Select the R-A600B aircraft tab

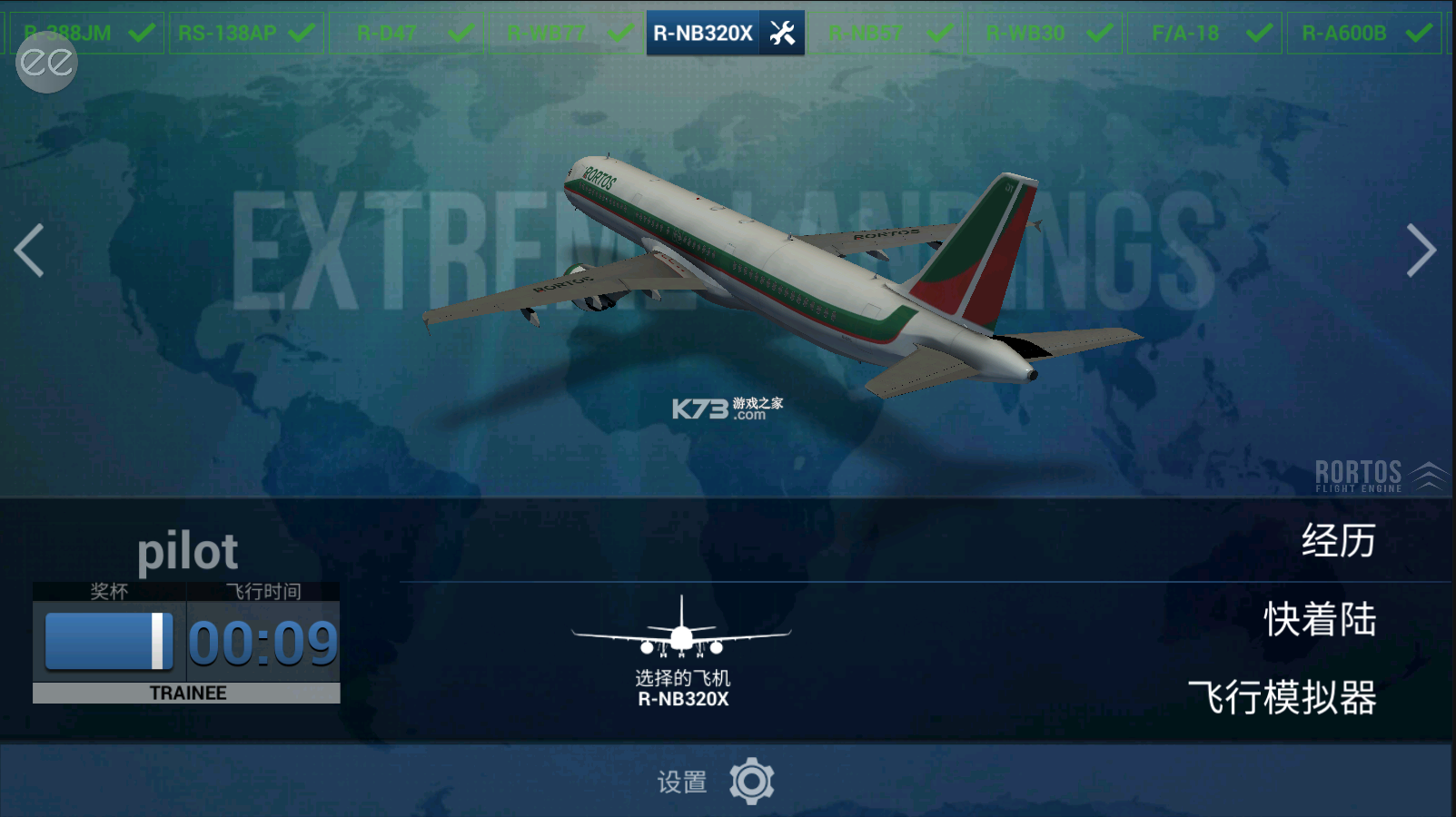(1362, 34)
